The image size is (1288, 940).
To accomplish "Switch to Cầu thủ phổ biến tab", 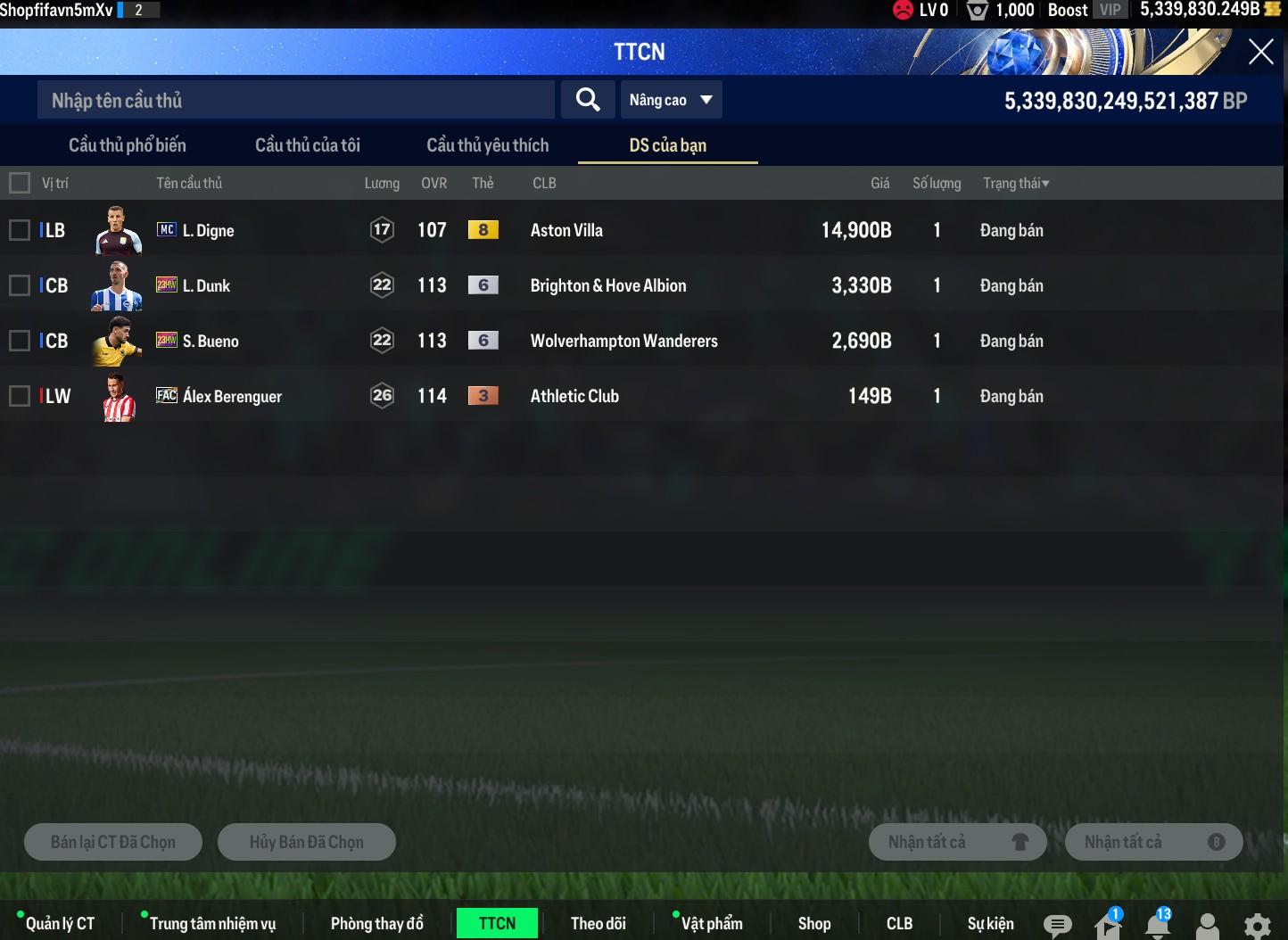I will click(x=128, y=145).
